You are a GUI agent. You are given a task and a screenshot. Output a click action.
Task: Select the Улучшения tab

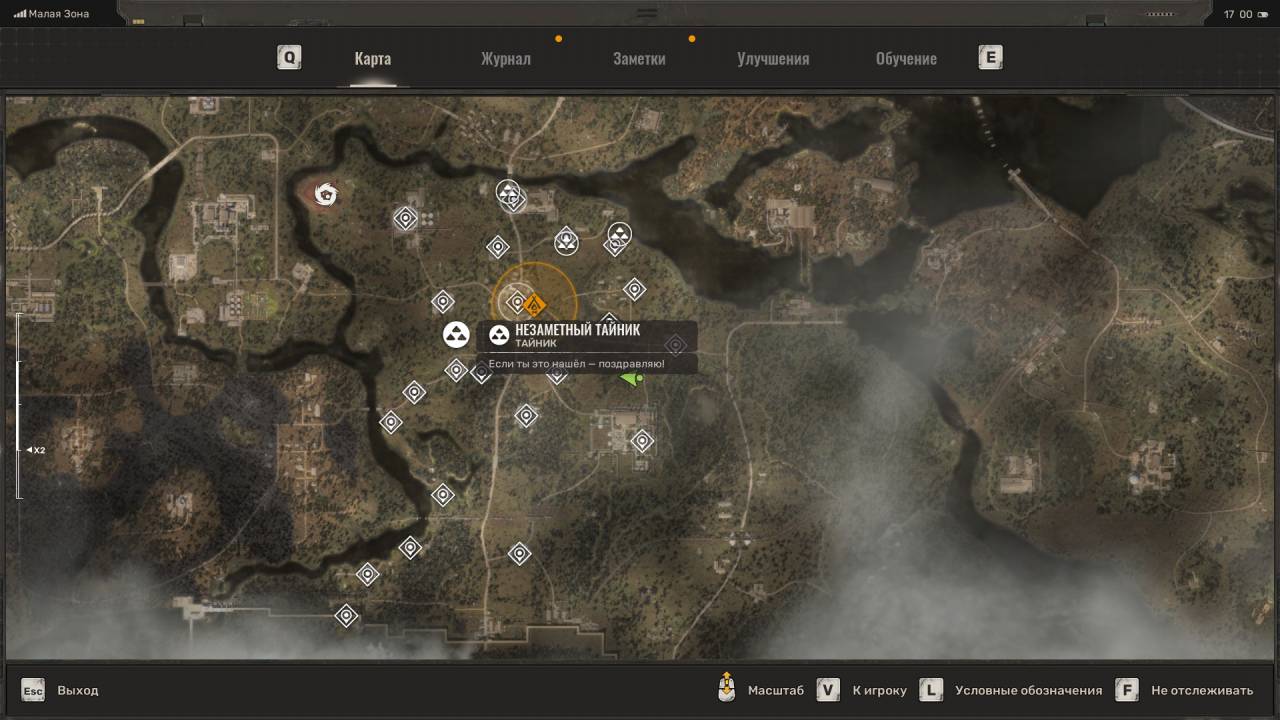pos(773,58)
